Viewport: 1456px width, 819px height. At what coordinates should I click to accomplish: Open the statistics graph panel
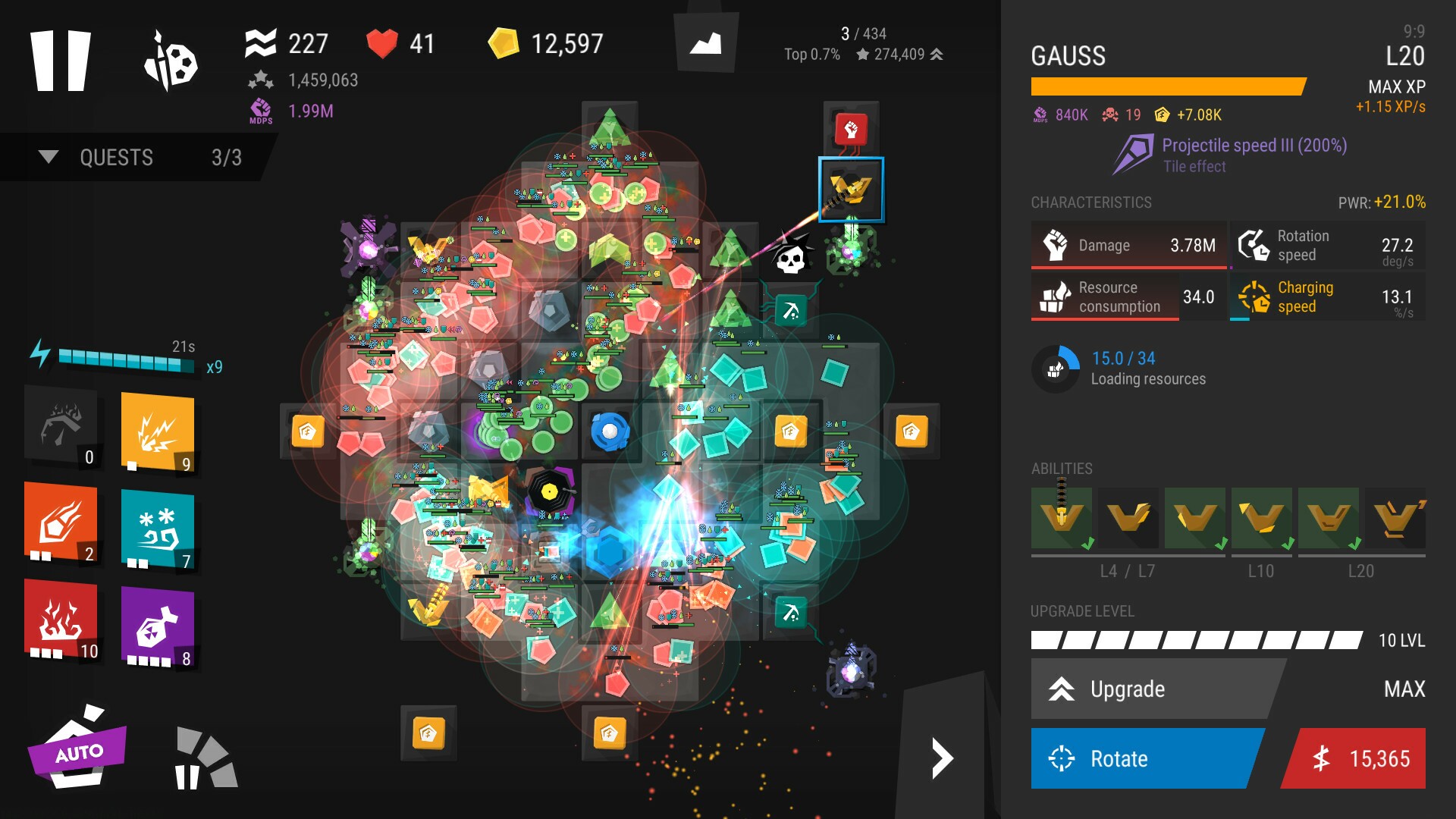pos(705,42)
